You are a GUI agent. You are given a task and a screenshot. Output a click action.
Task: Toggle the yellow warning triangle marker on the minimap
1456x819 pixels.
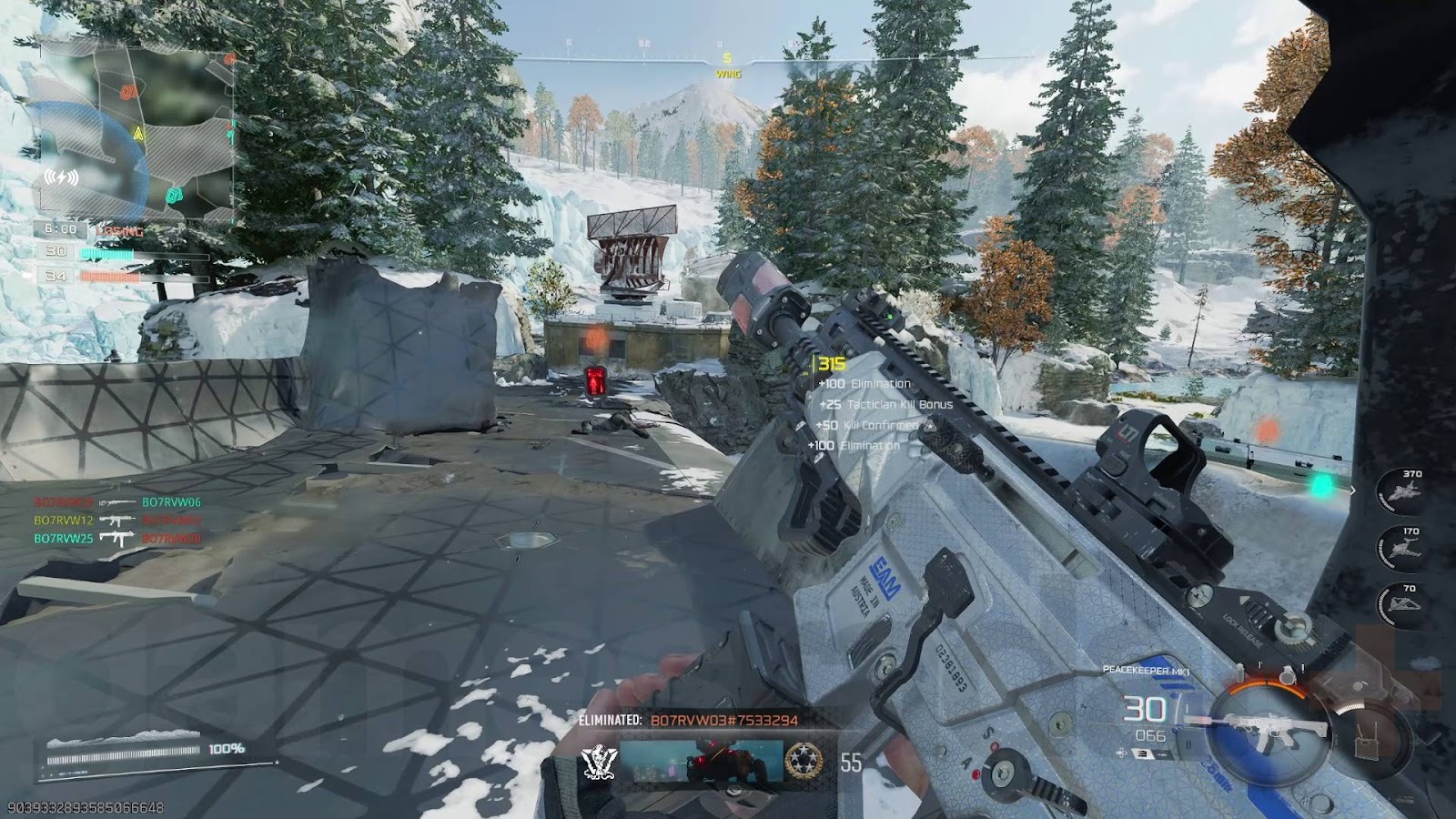[x=138, y=134]
